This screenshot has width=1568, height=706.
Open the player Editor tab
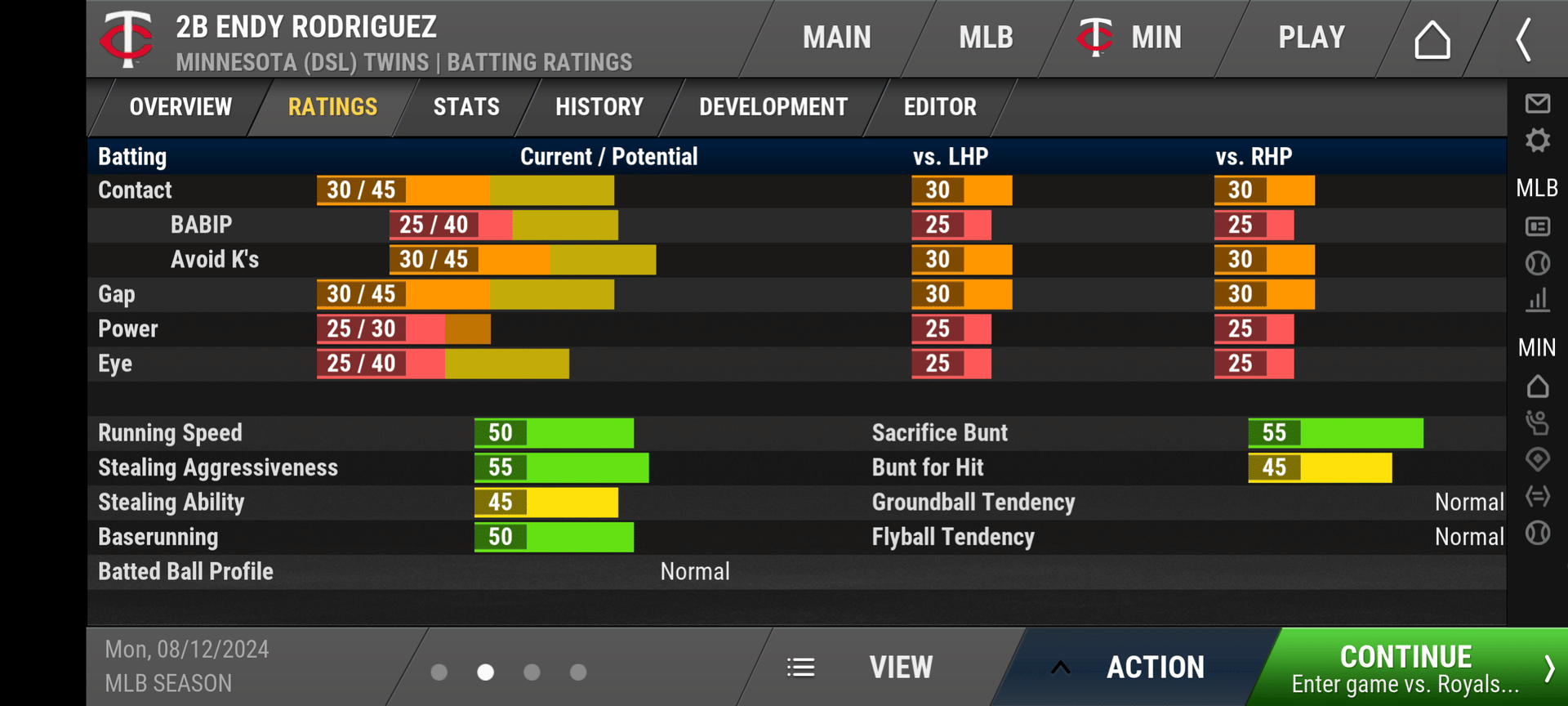(940, 107)
